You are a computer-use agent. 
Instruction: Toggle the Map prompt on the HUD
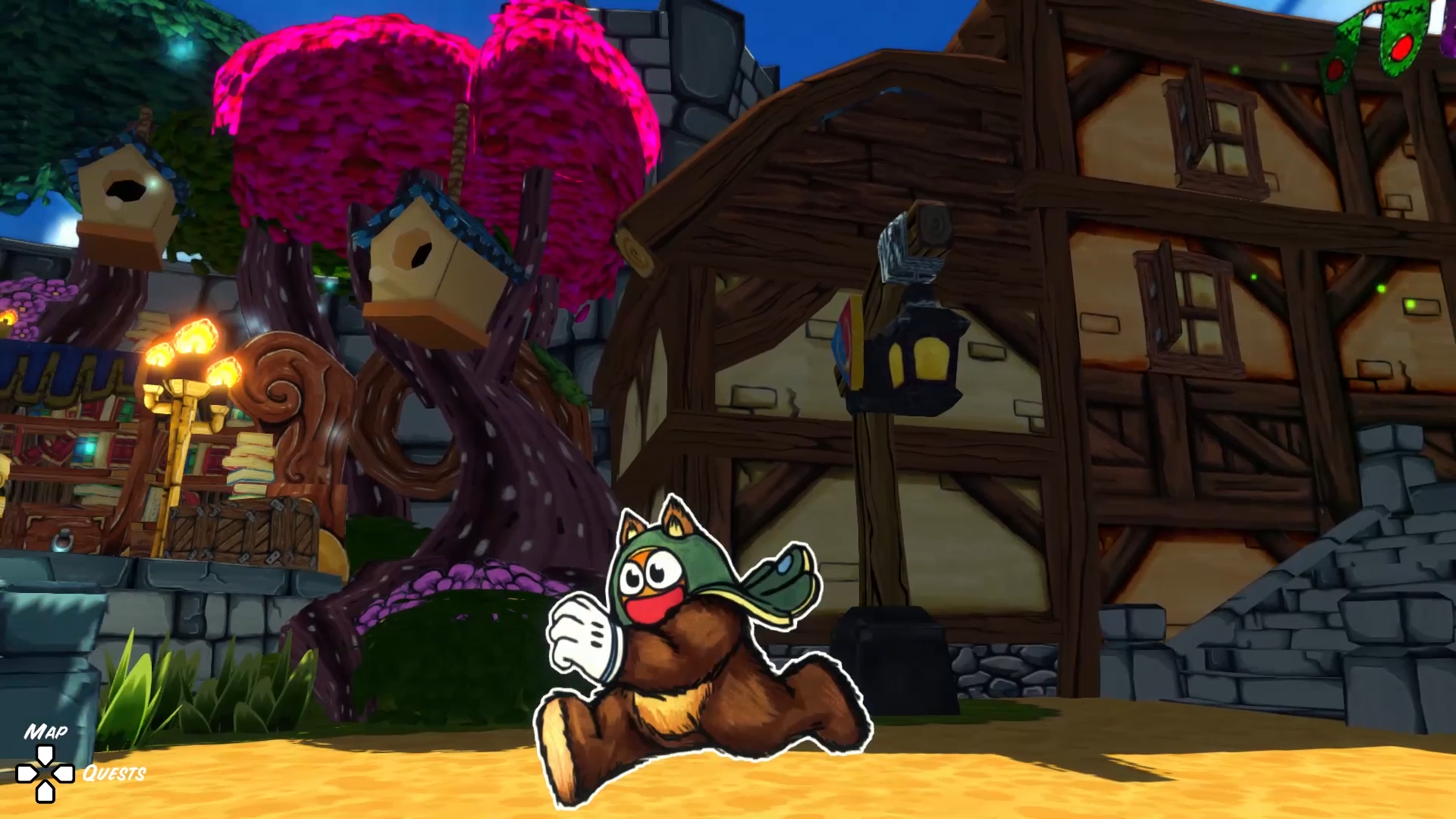[45, 733]
